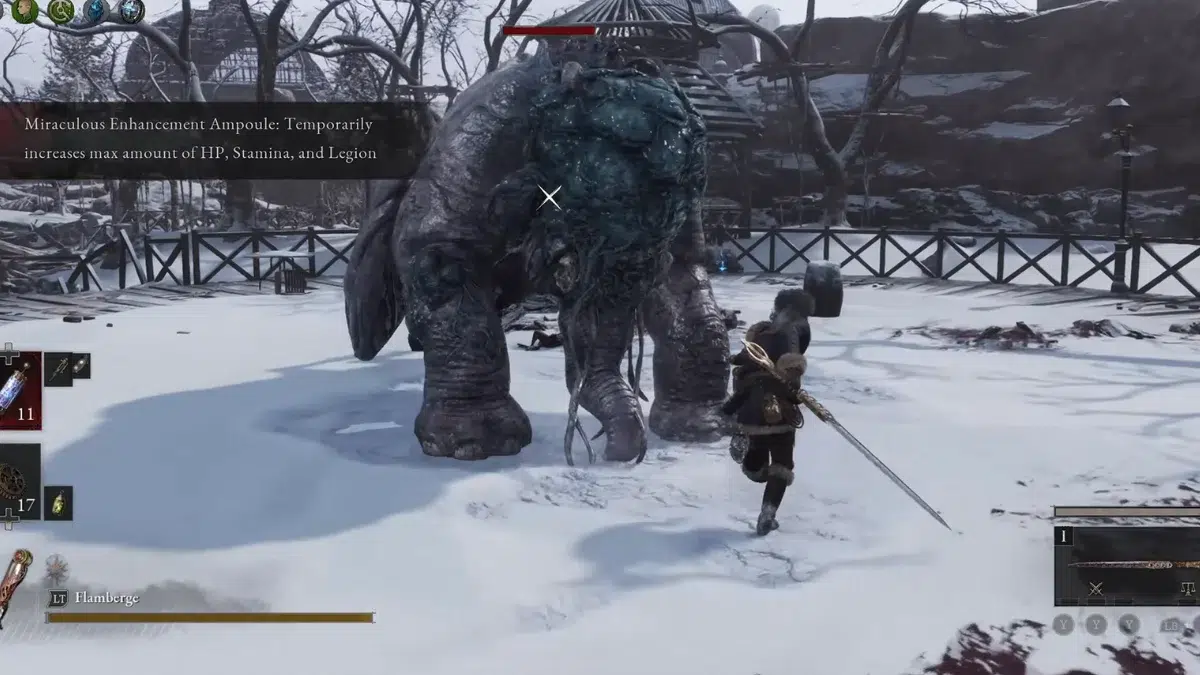
Task: Choose the yellow-green ampoule item slot
Action: point(58,502)
